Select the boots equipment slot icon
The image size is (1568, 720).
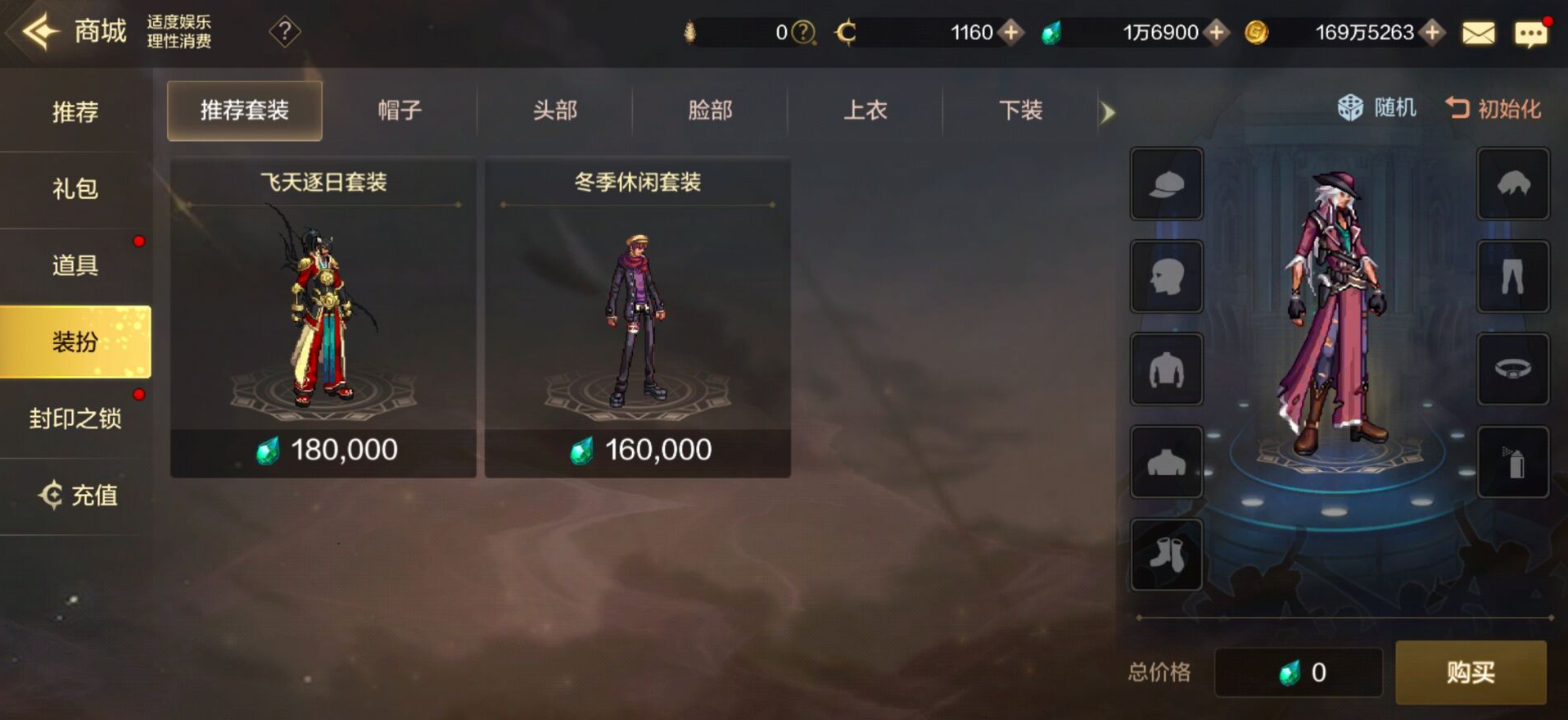click(x=1166, y=555)
